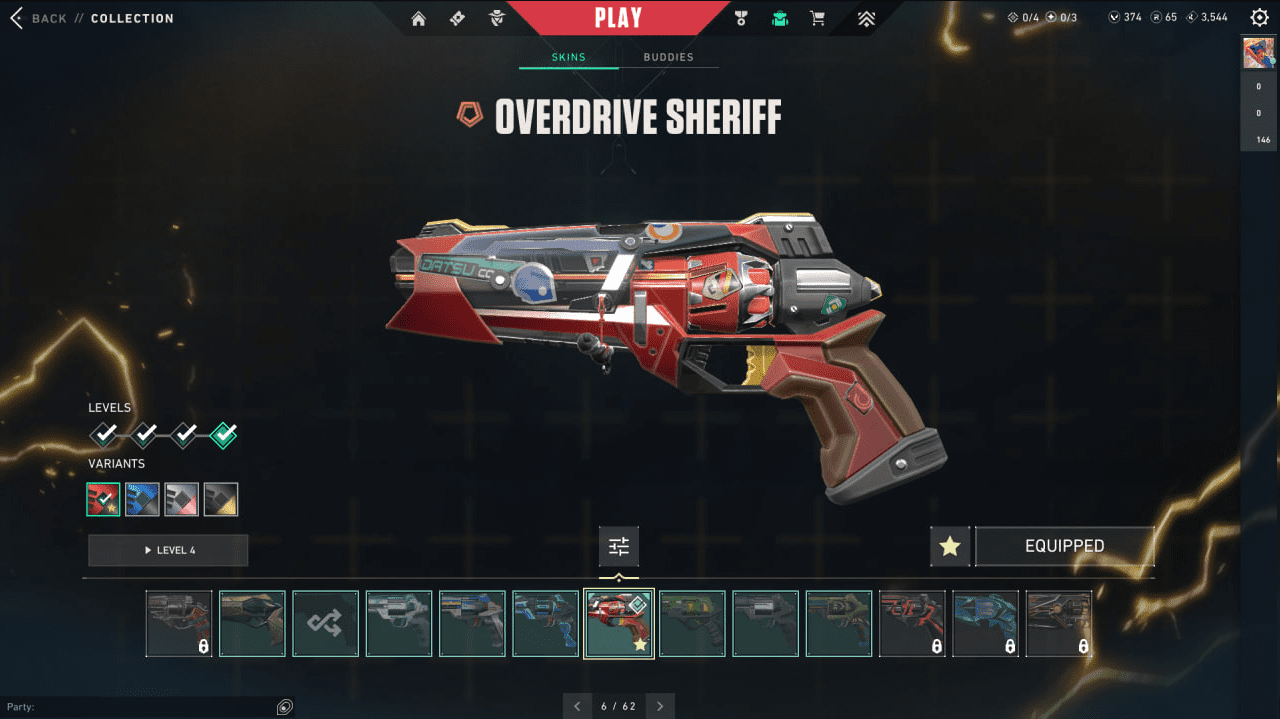Choose the blue Overdrive variant swatch
The height and width of the screenshot is (719, 1280).
pyautogui.click(x=142, y=499)
